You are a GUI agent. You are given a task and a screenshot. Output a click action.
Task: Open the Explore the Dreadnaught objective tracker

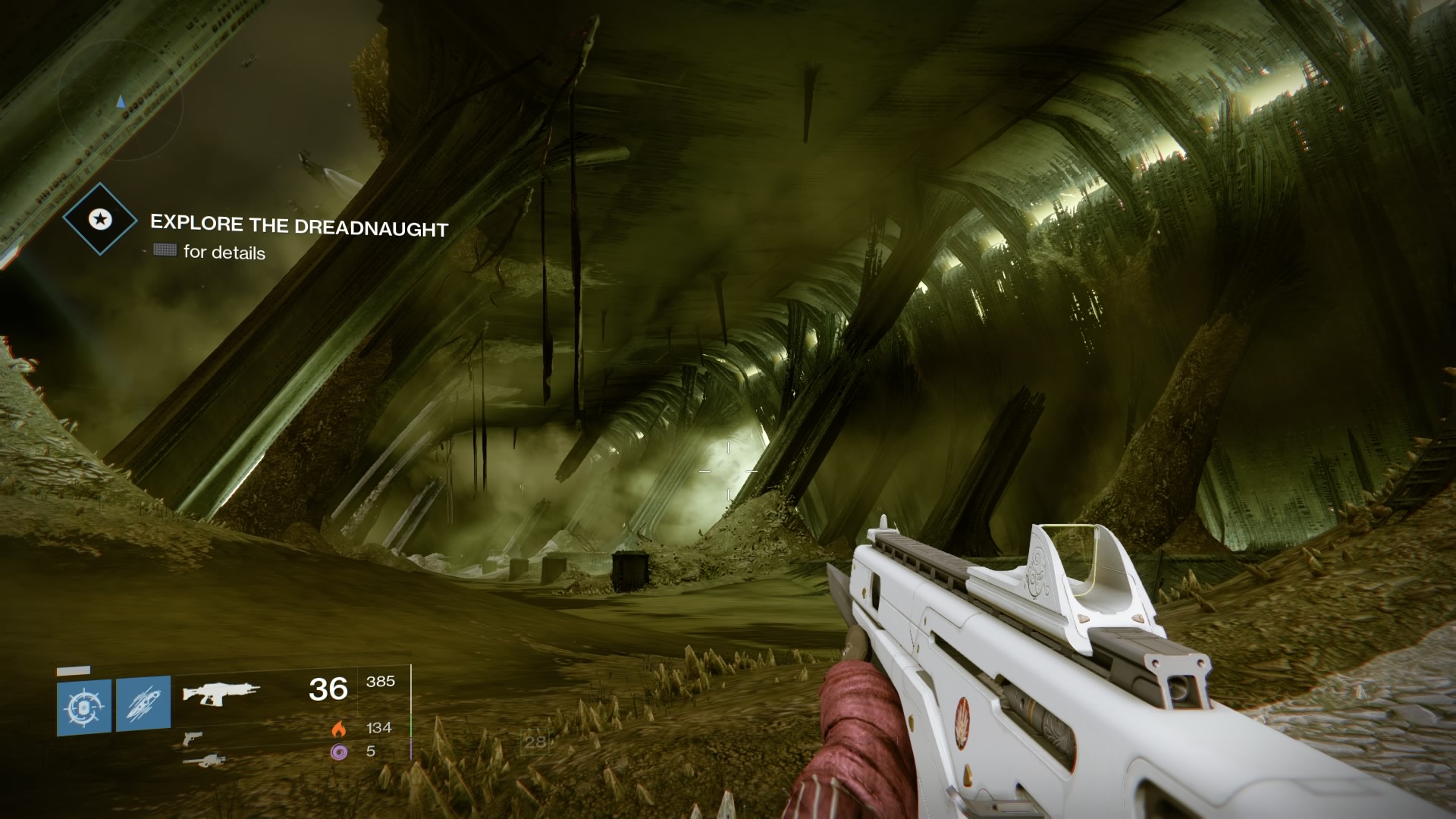pos(299,226)
